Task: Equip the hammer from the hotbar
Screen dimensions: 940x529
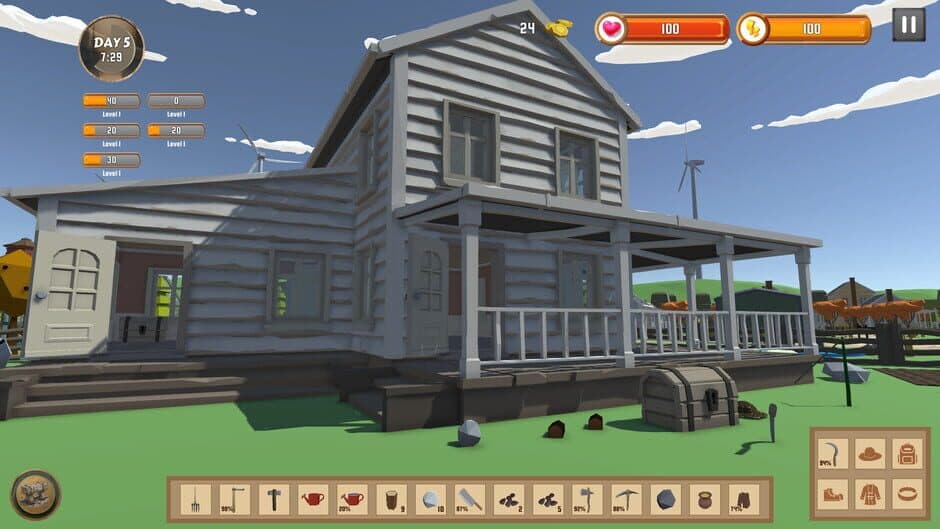Action: coord(274,498)
